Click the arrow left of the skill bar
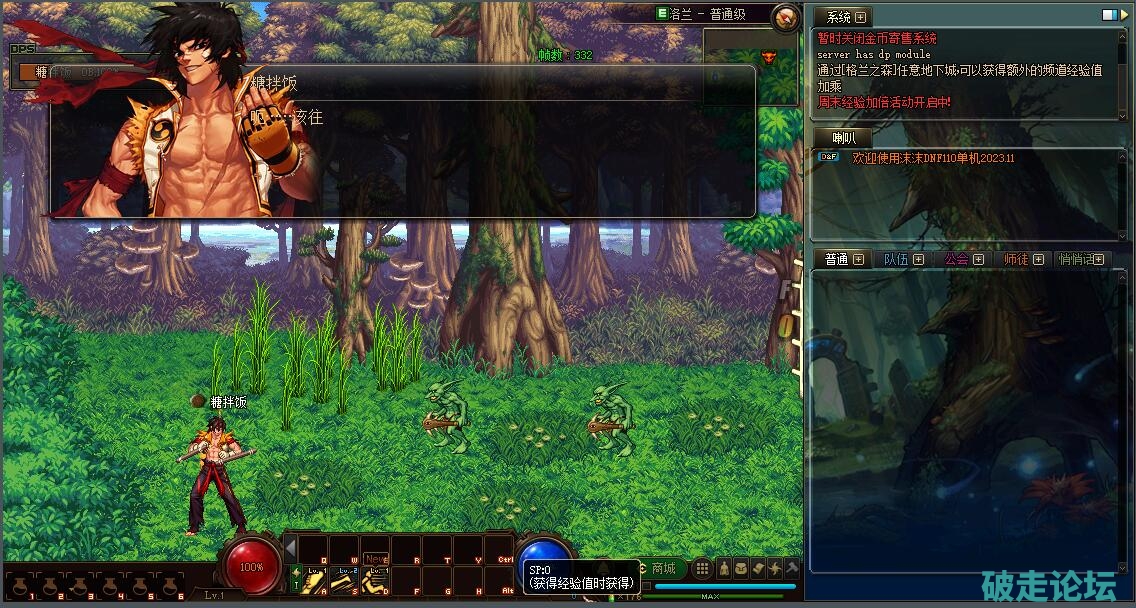Screen dimensions: 1136x608 tap(290, 549)
